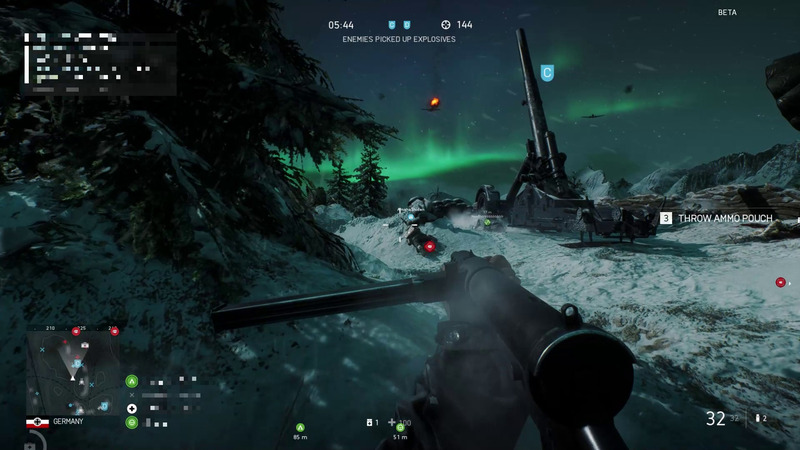Select the squadmate marker showing 85 m
Image resolution: width=800 pixels, height=450 pixels.
coord(299,428)
